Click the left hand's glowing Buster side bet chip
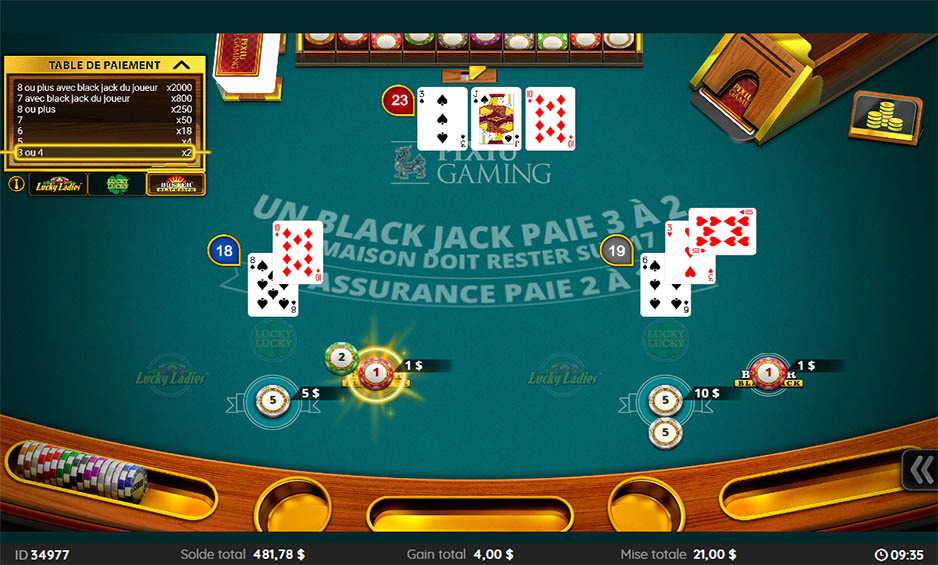938x565 pixels. [x=376, y=373]
